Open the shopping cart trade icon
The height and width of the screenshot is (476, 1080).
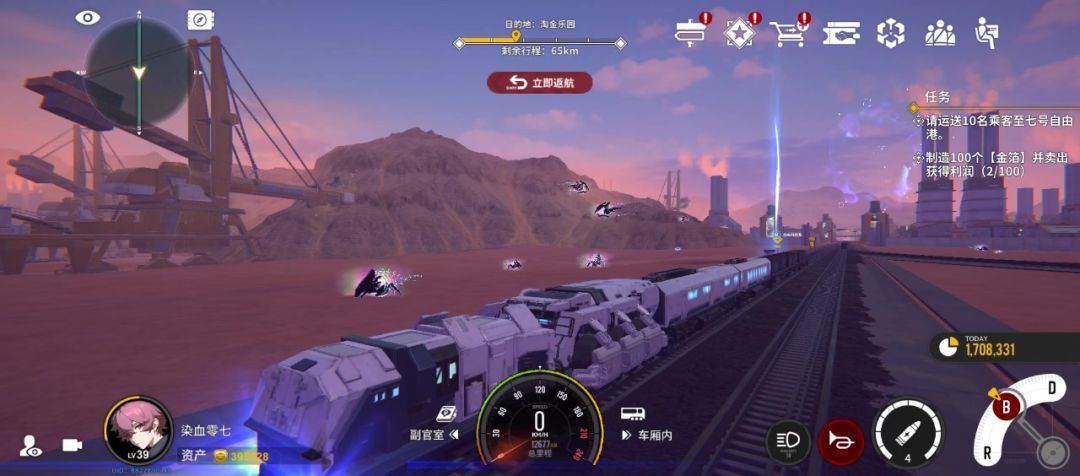[x=787, y=33]
